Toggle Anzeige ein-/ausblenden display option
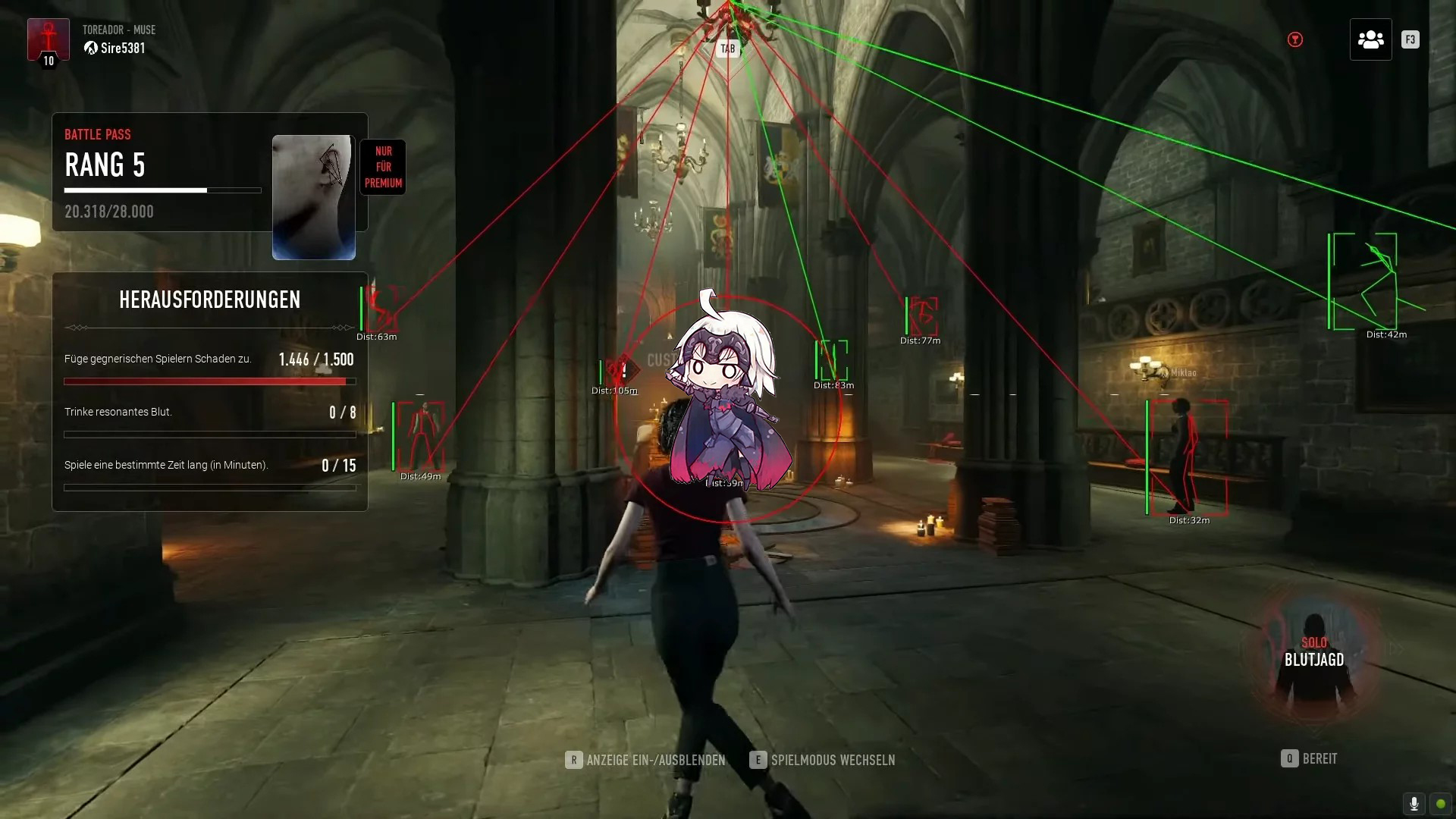Screen dimensions: 1456x819 click(x=645, y=760)
